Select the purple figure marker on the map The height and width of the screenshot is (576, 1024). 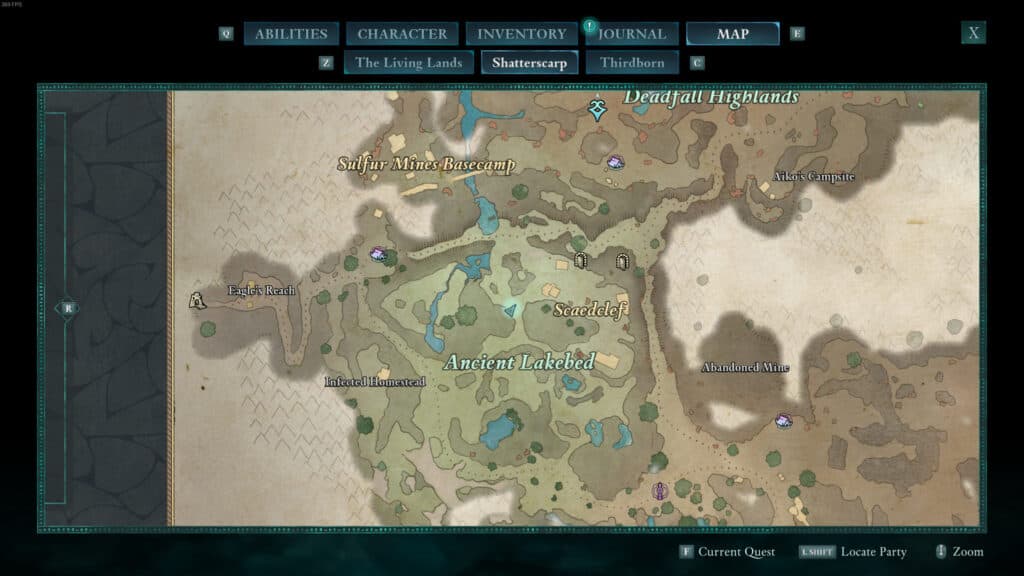(x=659, y=491)
